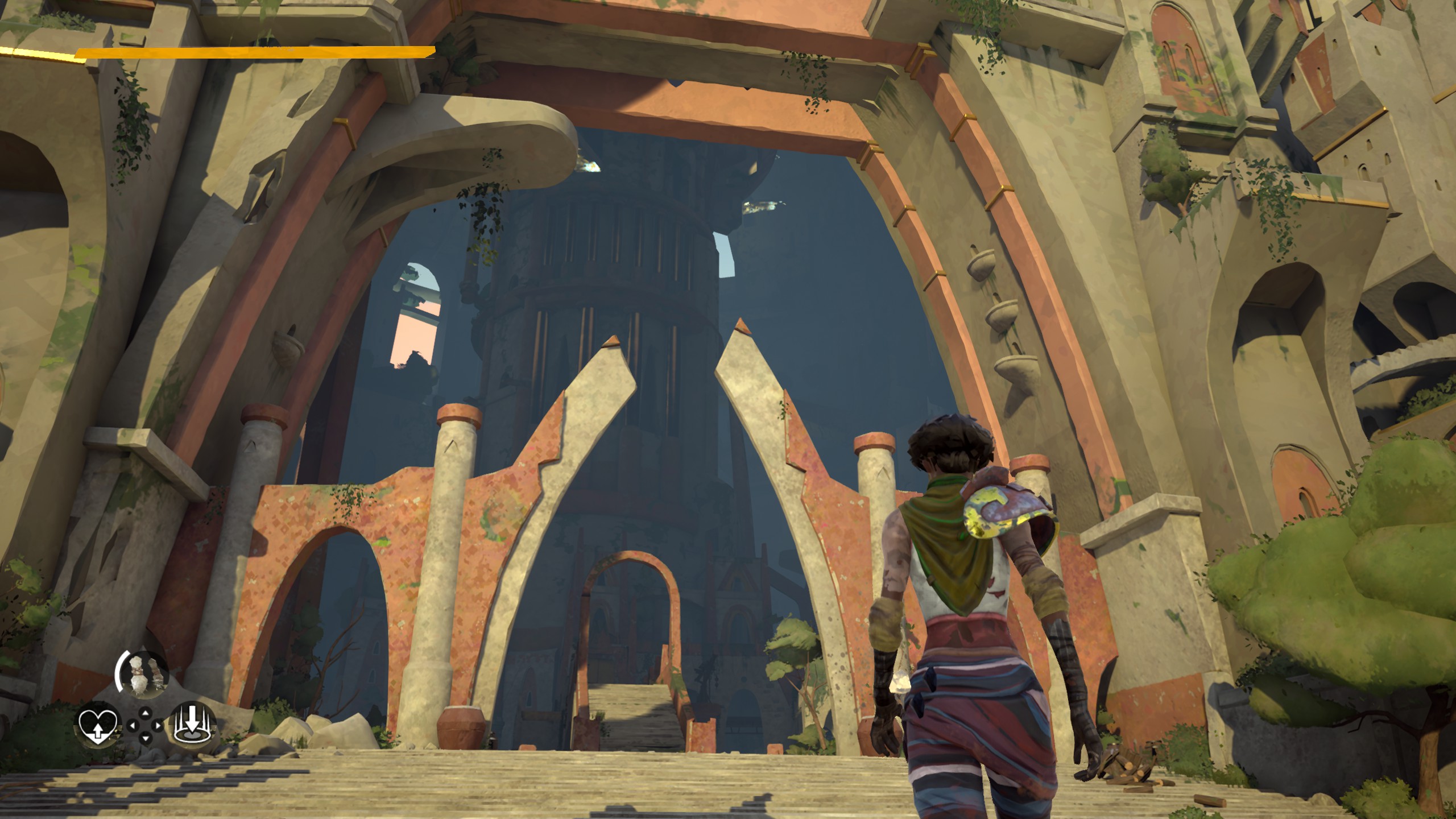
Task: Click the up arrow on the d-pad selector
Action: pyautogui.click(x=145, y=712)
